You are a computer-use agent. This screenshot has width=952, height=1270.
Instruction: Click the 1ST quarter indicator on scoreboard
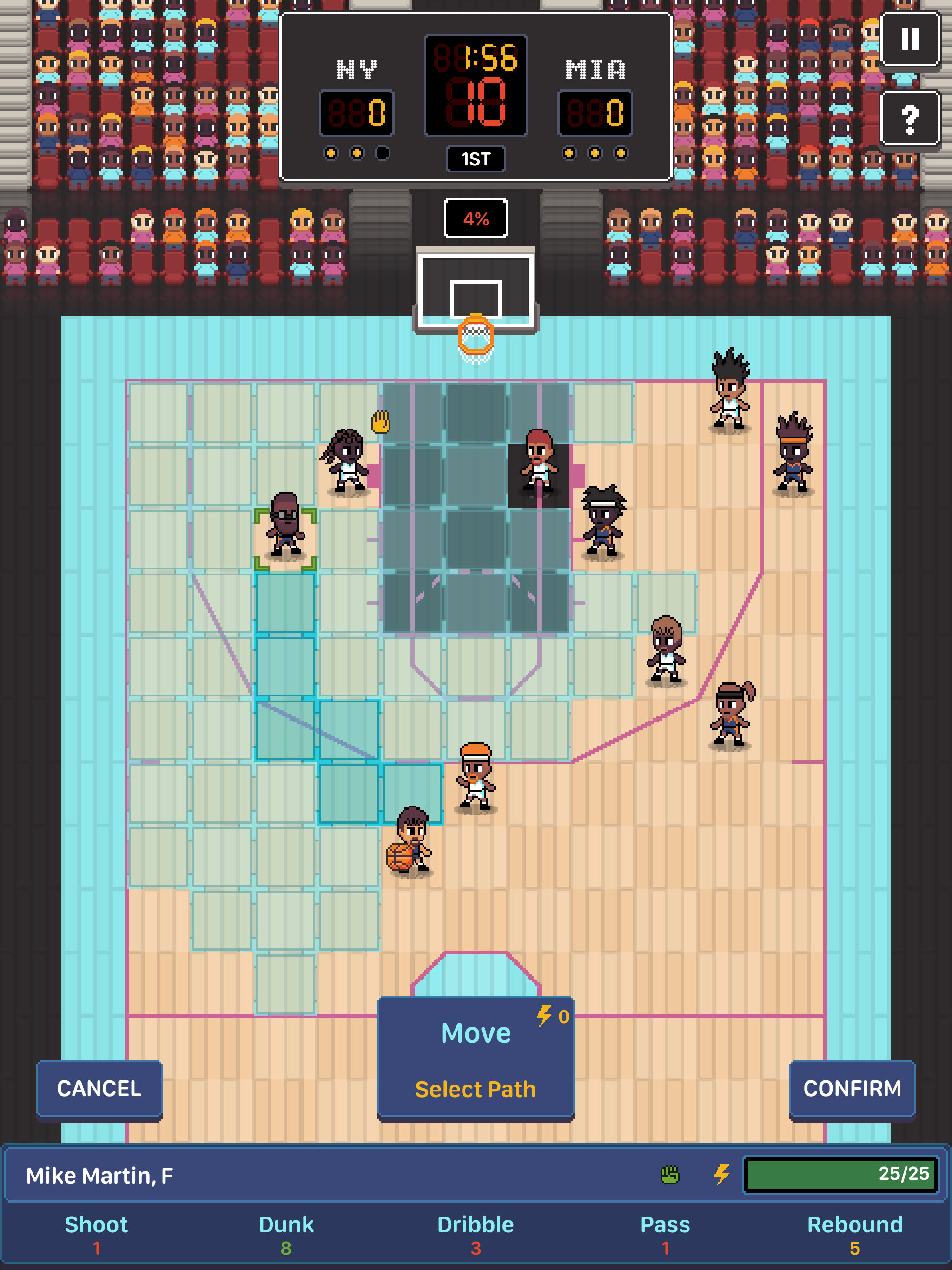[476, 159]
